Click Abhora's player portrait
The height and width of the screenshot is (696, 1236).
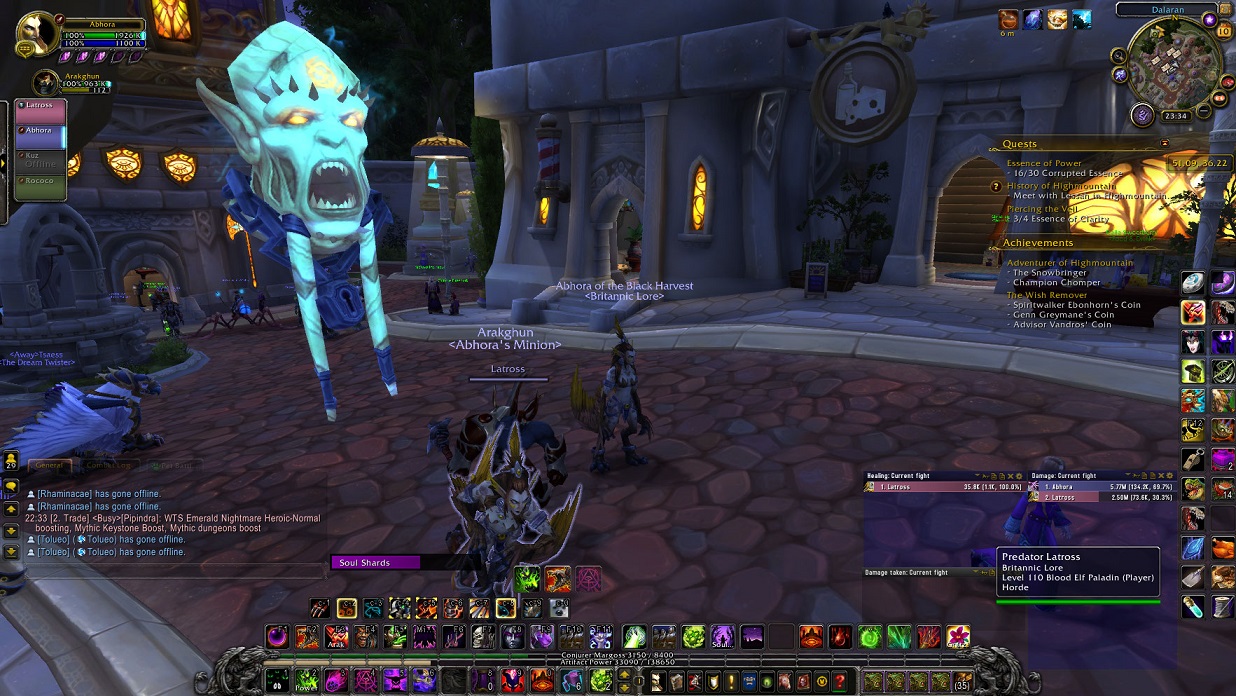click(38, 33)
